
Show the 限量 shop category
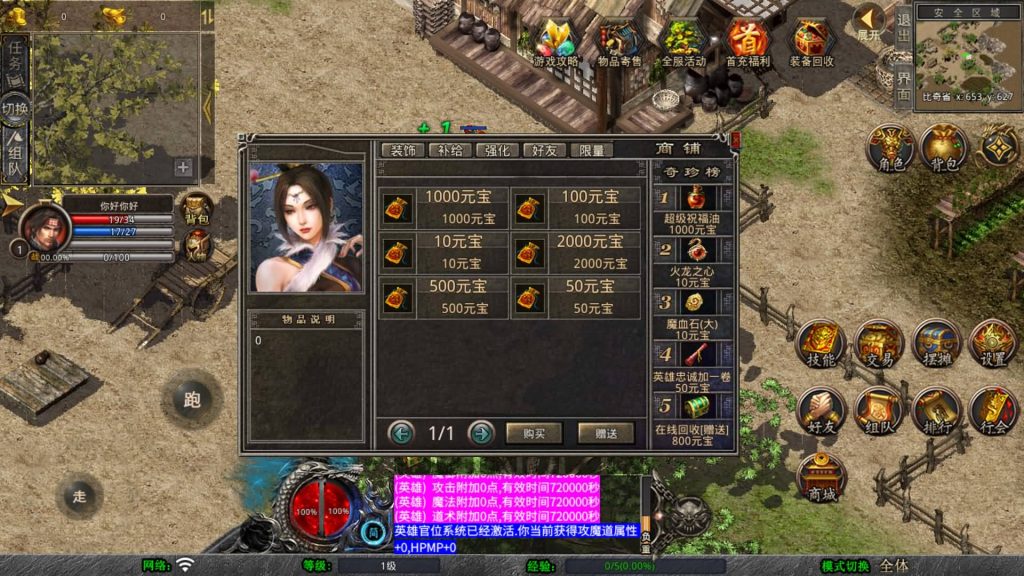pos(591,150)
